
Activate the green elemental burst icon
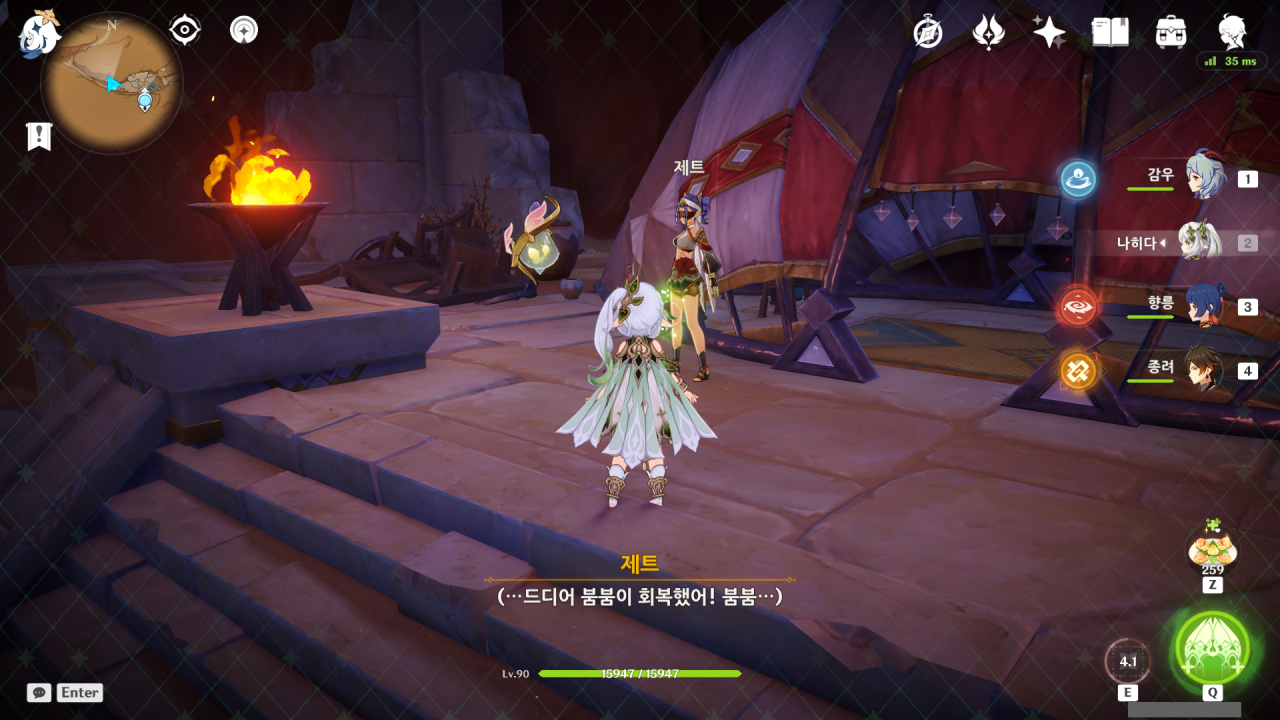coord(1212,647)
